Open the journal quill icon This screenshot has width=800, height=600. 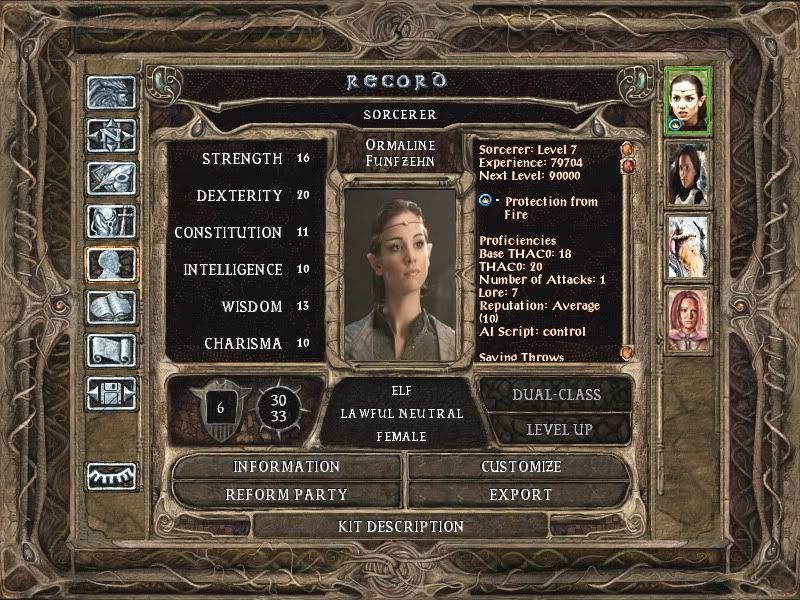[108, 178]
